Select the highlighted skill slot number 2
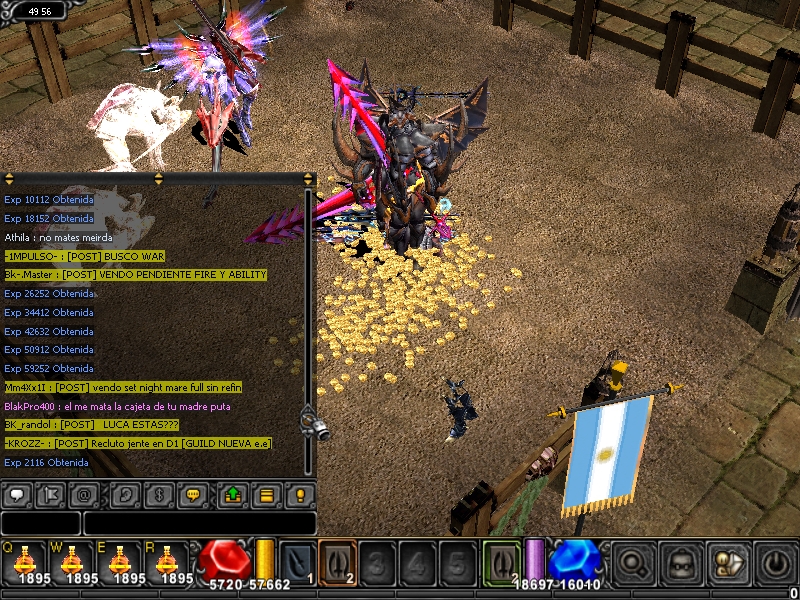This screenshot has height=600, width=800. (337, 561)
